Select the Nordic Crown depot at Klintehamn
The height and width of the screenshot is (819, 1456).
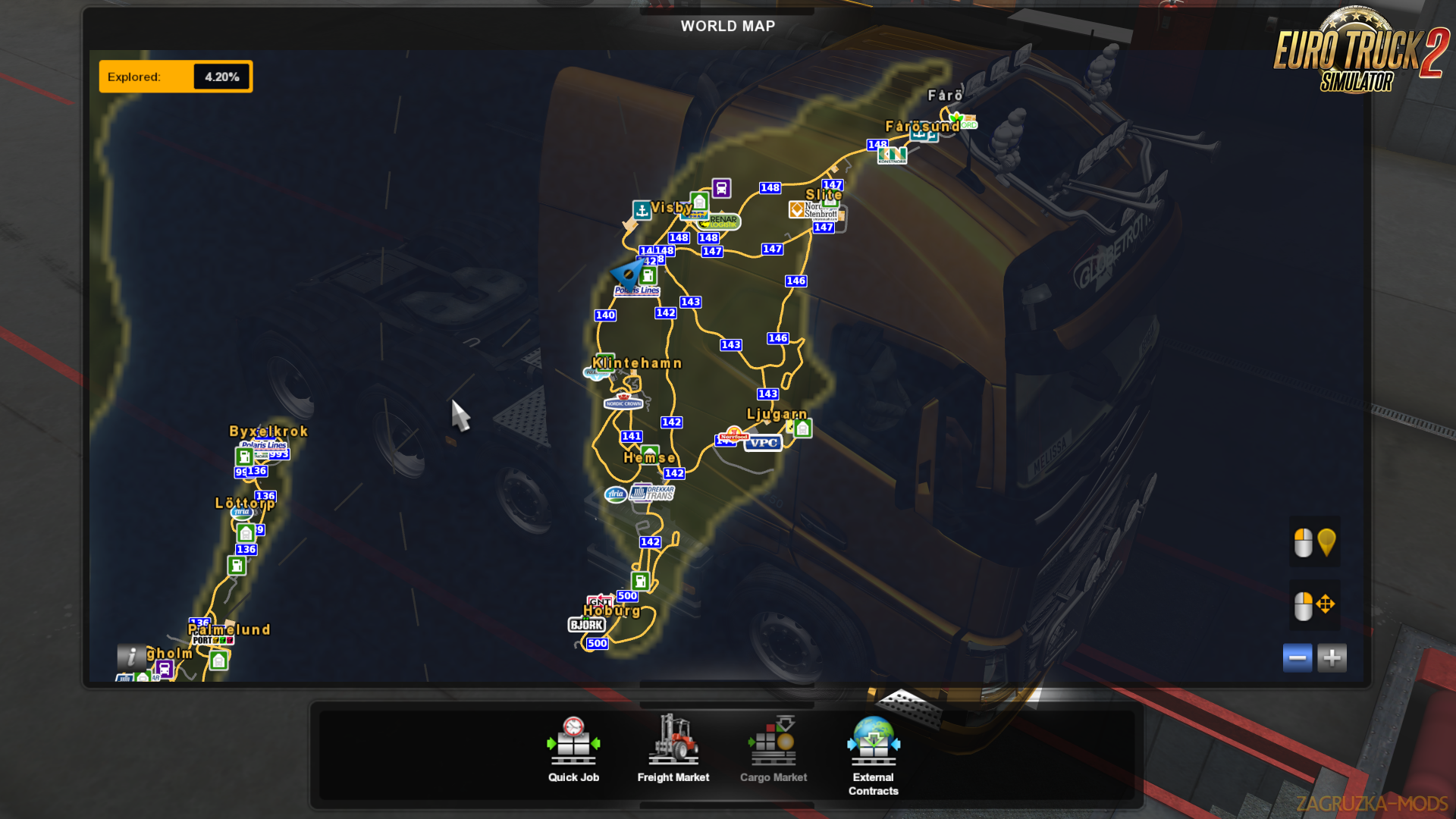pyautogui.click(x=623, y=403)
